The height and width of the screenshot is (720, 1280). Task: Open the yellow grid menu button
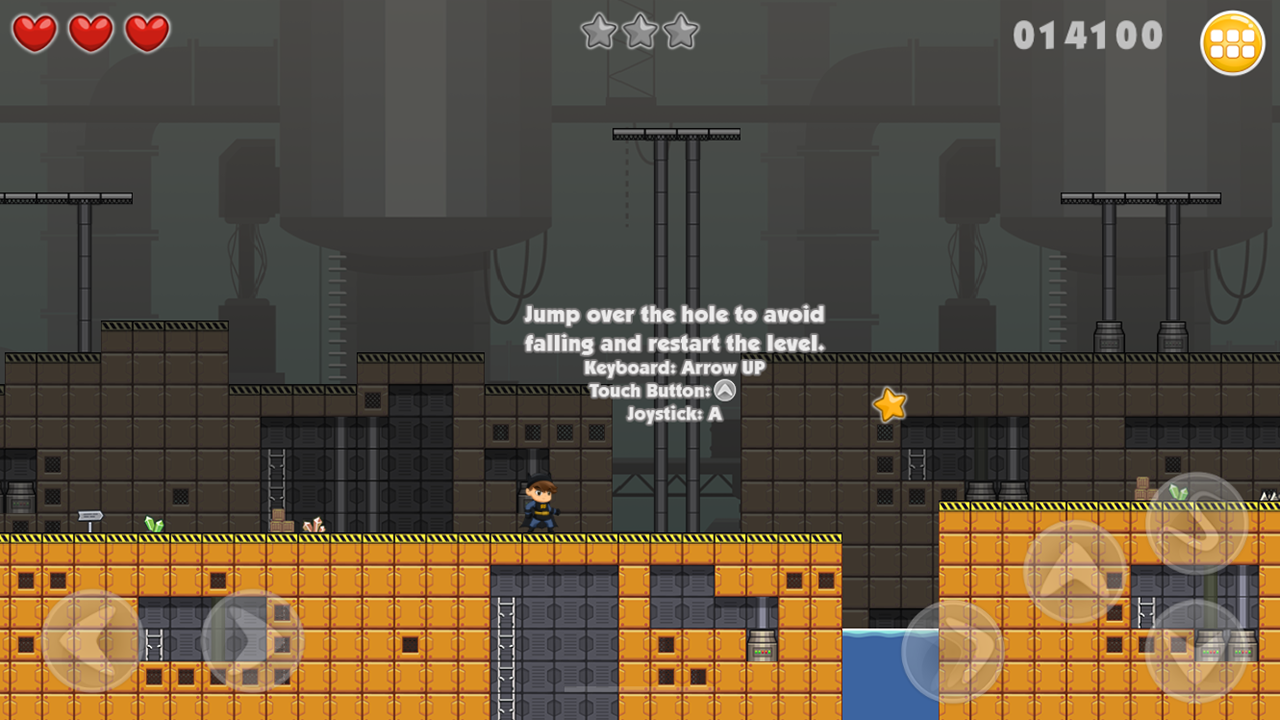(x=1232, y=43)
